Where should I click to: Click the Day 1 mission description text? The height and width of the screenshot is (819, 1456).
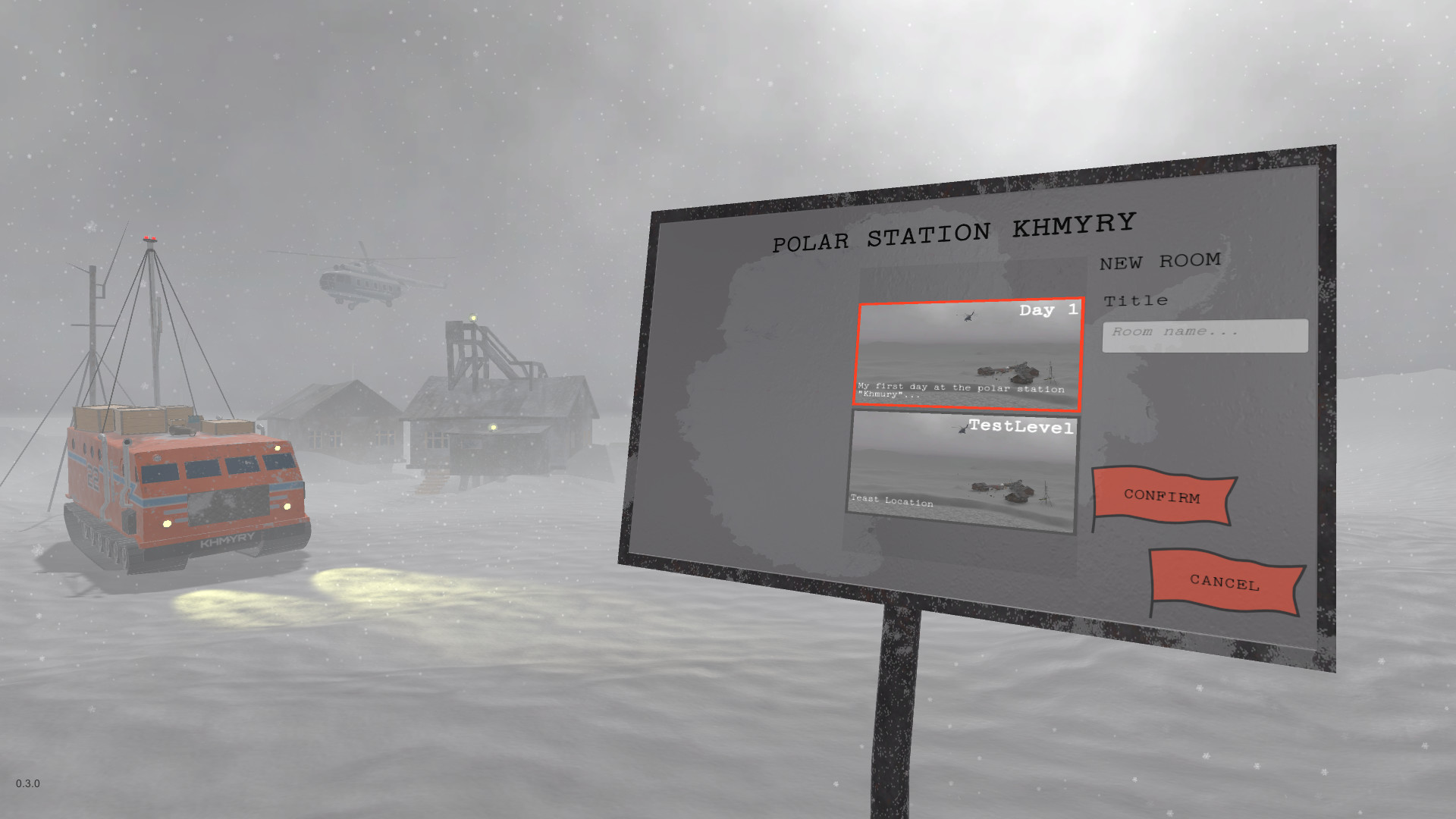coord(959,389)
